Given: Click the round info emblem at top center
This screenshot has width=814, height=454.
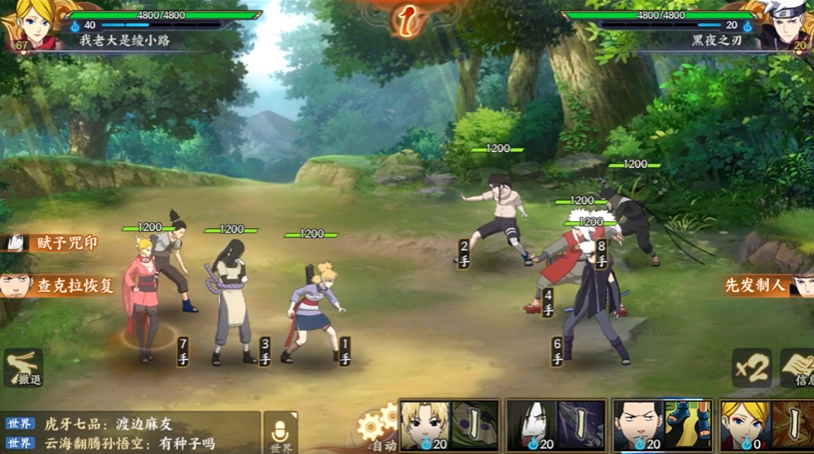Looking at the screenshot, I should (x=406, y=18).
